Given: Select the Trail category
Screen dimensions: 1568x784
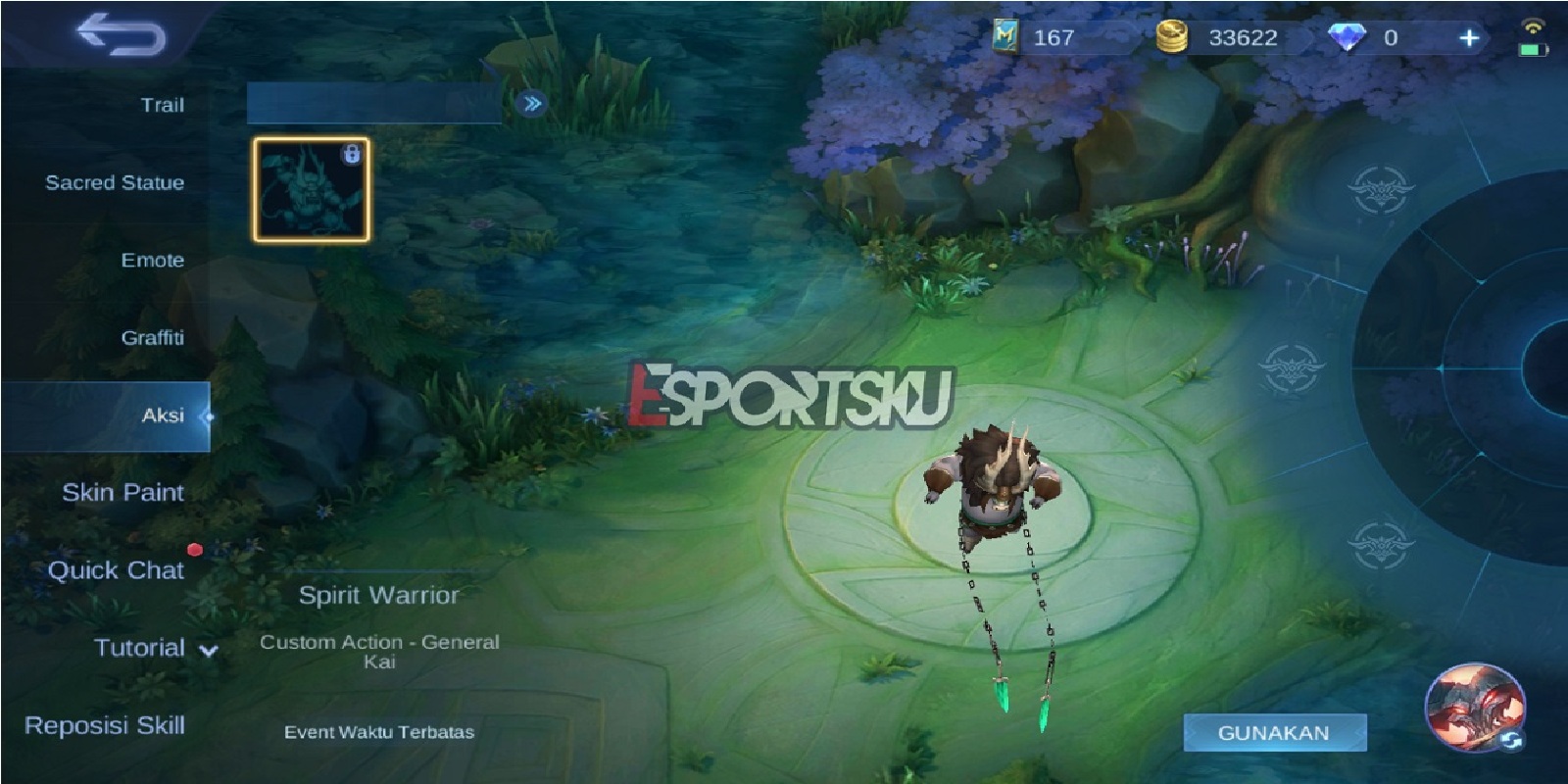Looking at the screenshot, I should click(163, 105).
